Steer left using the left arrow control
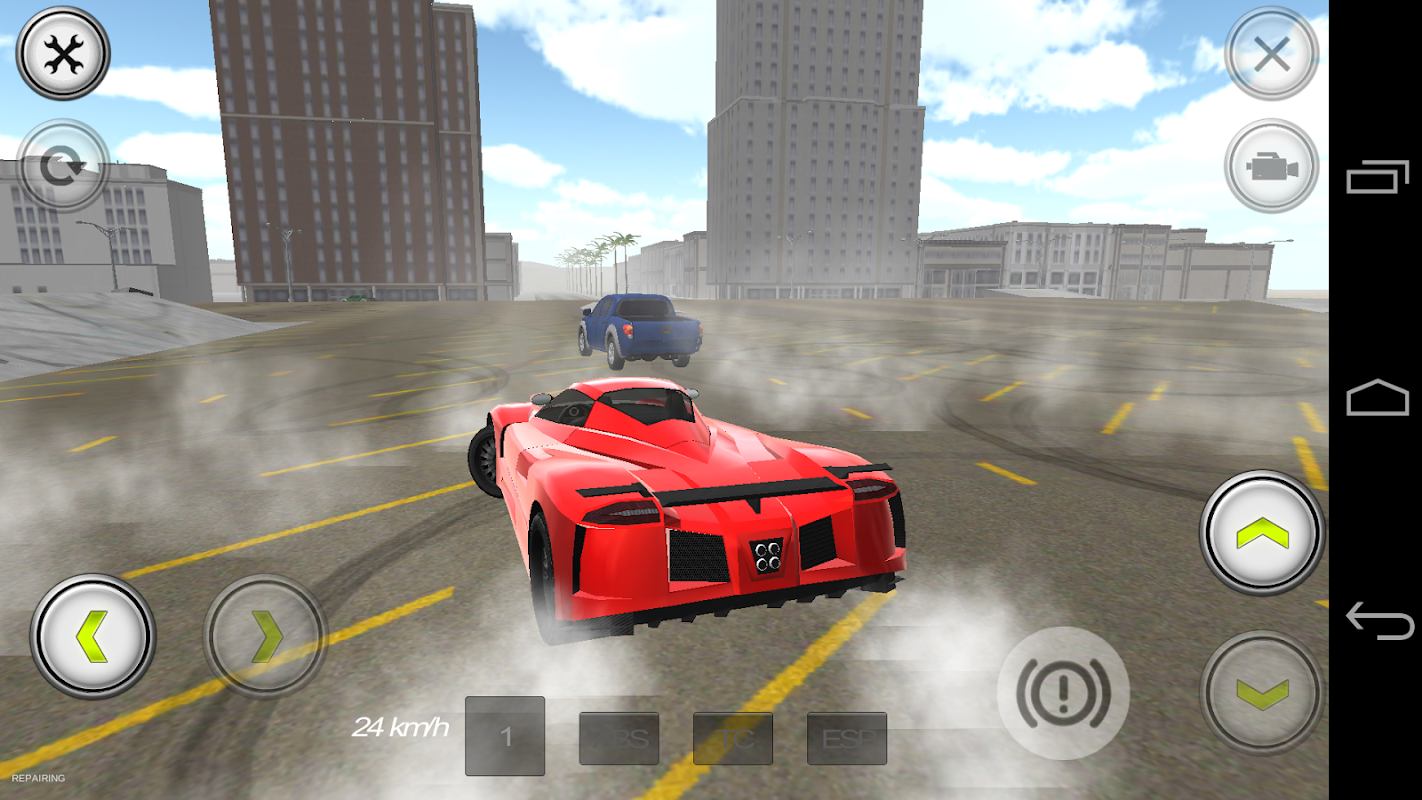 tap(92, 634)
